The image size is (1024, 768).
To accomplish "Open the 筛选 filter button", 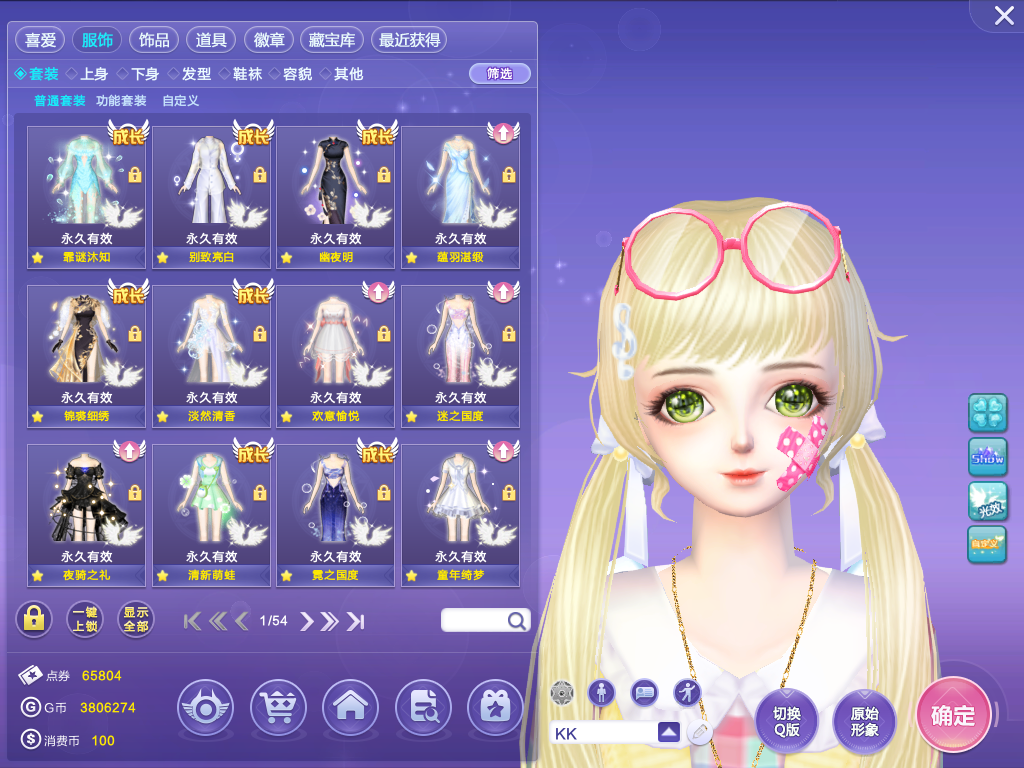I will [x=499, y=74].
